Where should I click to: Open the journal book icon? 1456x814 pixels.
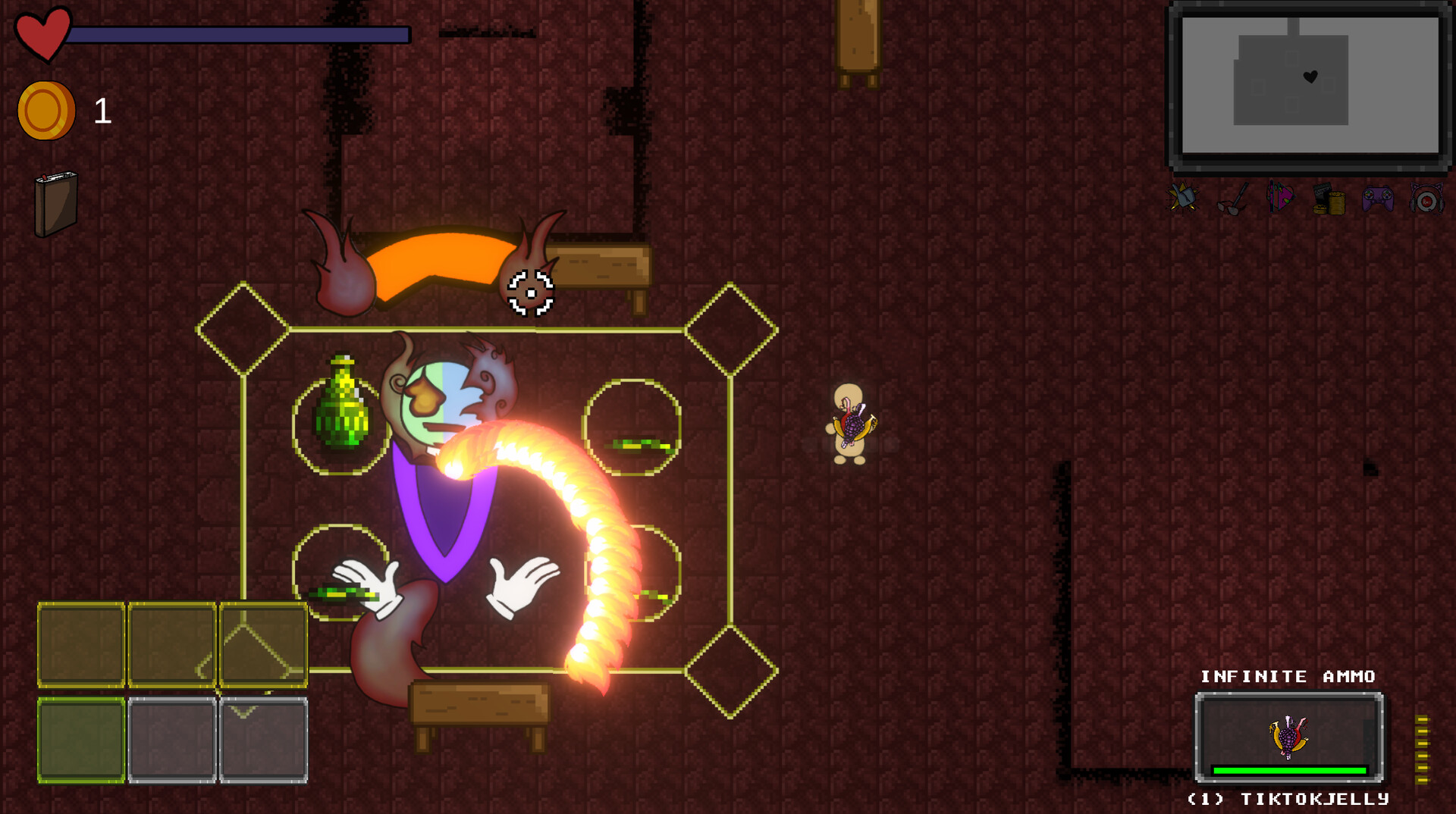[55, 203]
